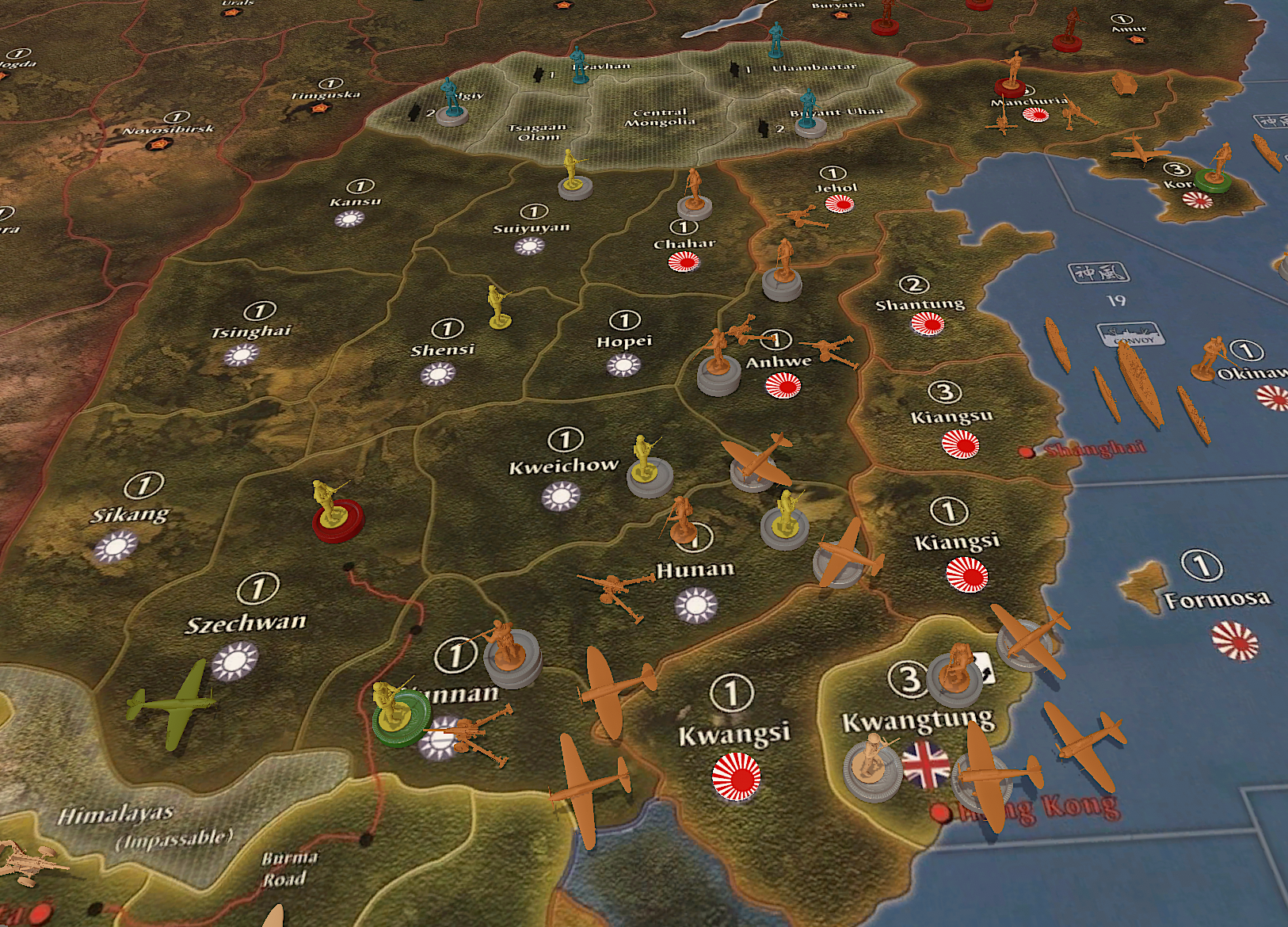
Task: Choose the Sikang territory
Action: [x=130, y=515]
